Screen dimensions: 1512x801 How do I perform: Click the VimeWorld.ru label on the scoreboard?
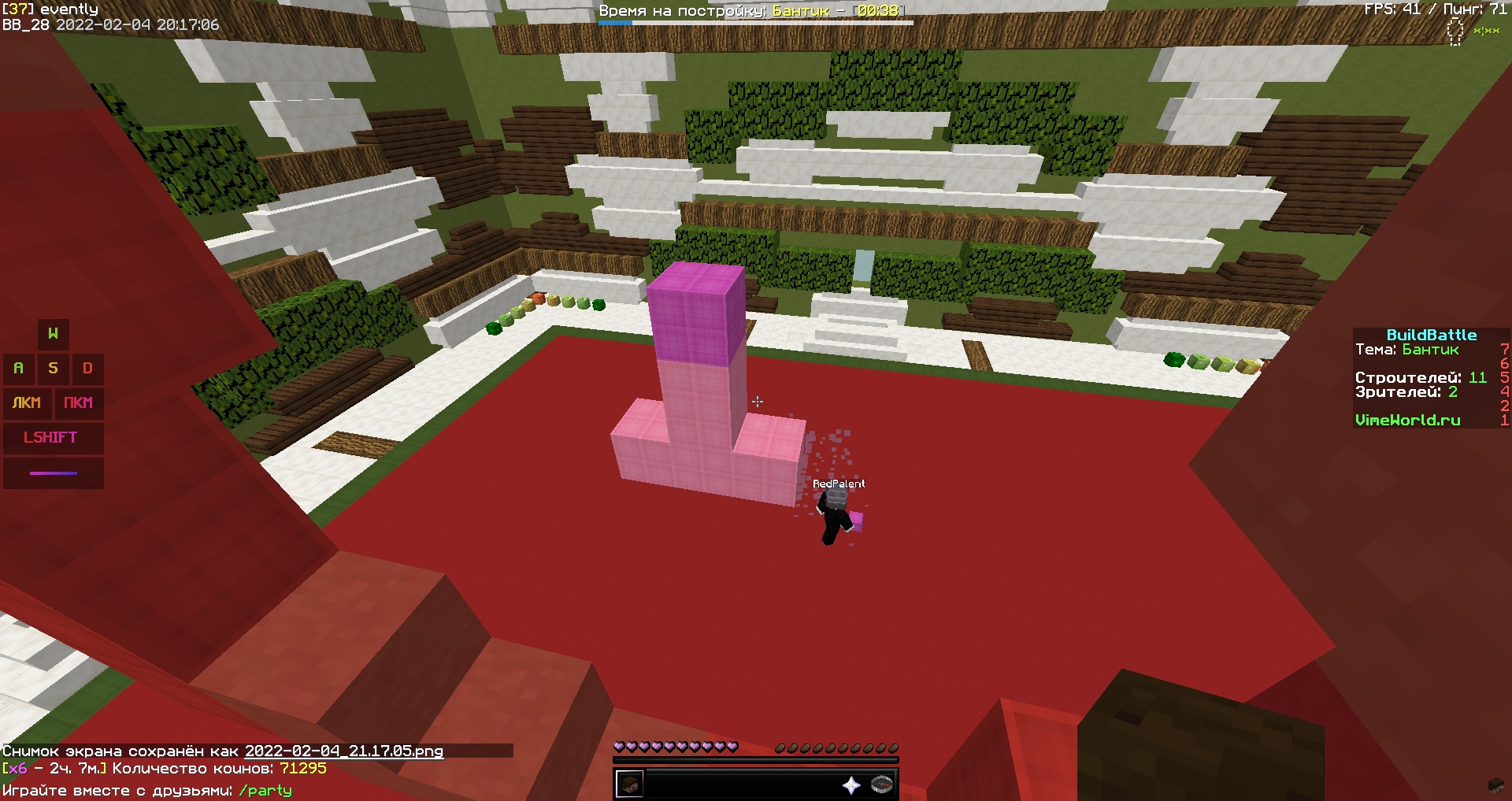[1409, 420]
